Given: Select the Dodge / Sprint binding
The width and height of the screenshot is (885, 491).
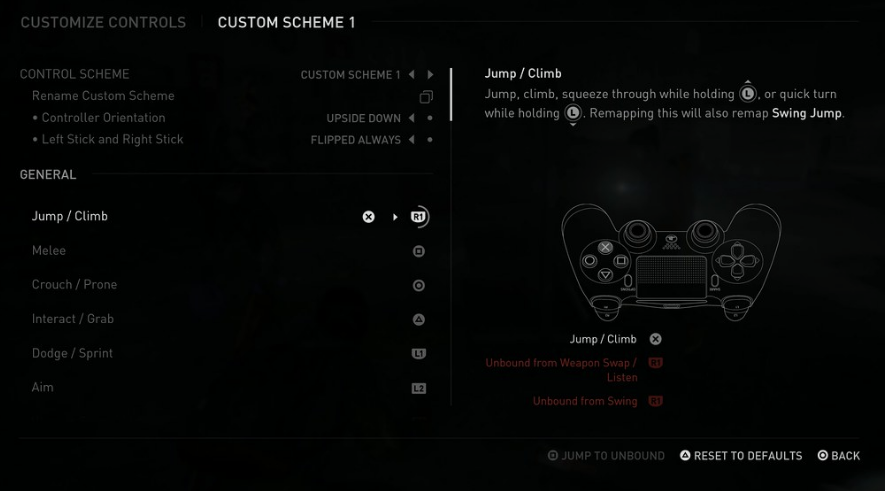Looking at the screenshot, I should 72,353.
